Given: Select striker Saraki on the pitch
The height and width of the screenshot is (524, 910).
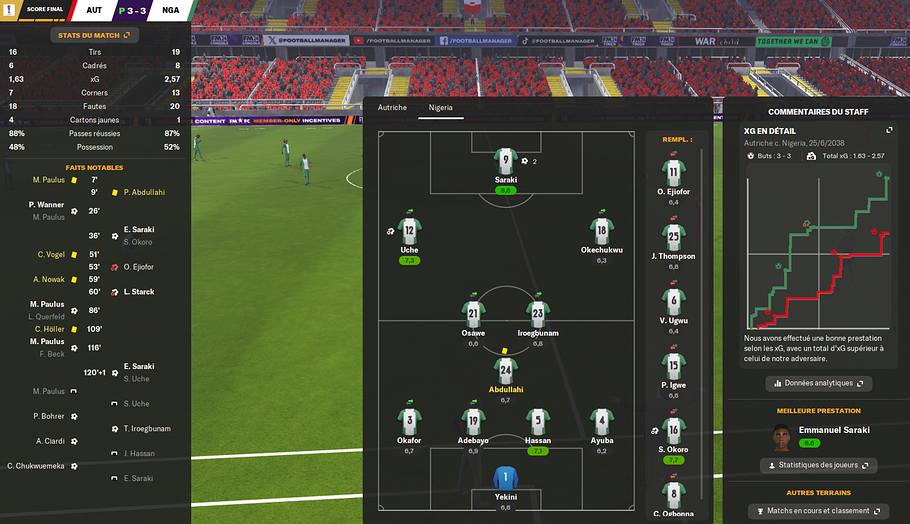Looking at the screenshot, I should (506, 162).
